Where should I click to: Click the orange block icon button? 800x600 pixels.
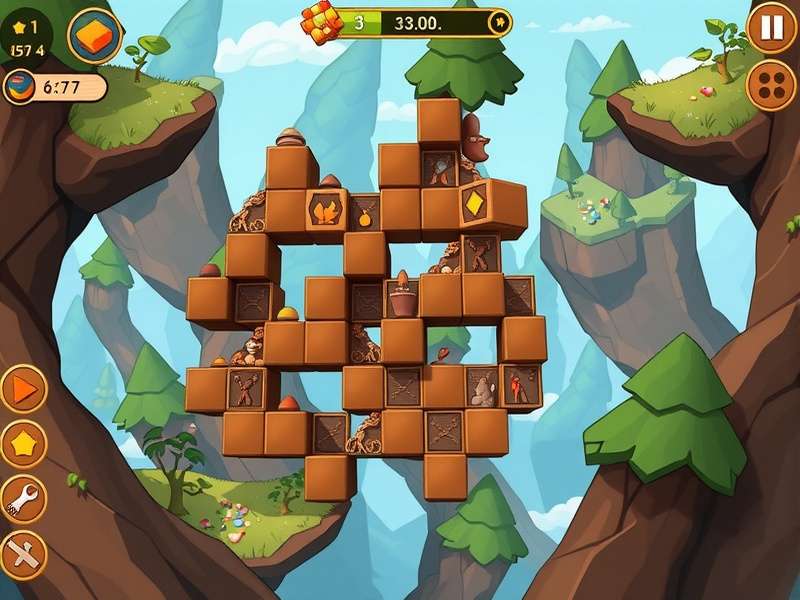point(95,36)
